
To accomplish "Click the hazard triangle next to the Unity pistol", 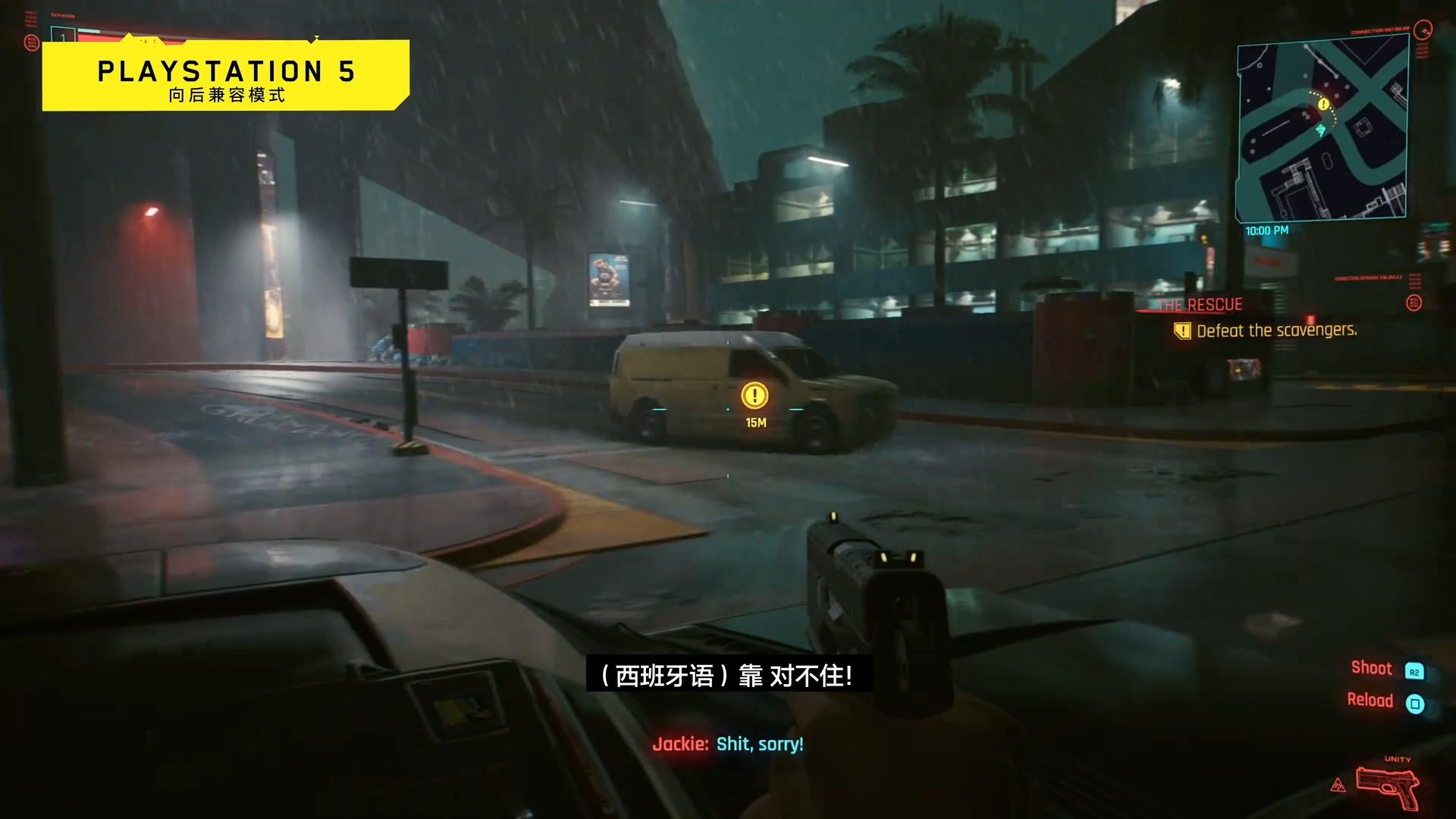I will click(x=1339, y=786).
